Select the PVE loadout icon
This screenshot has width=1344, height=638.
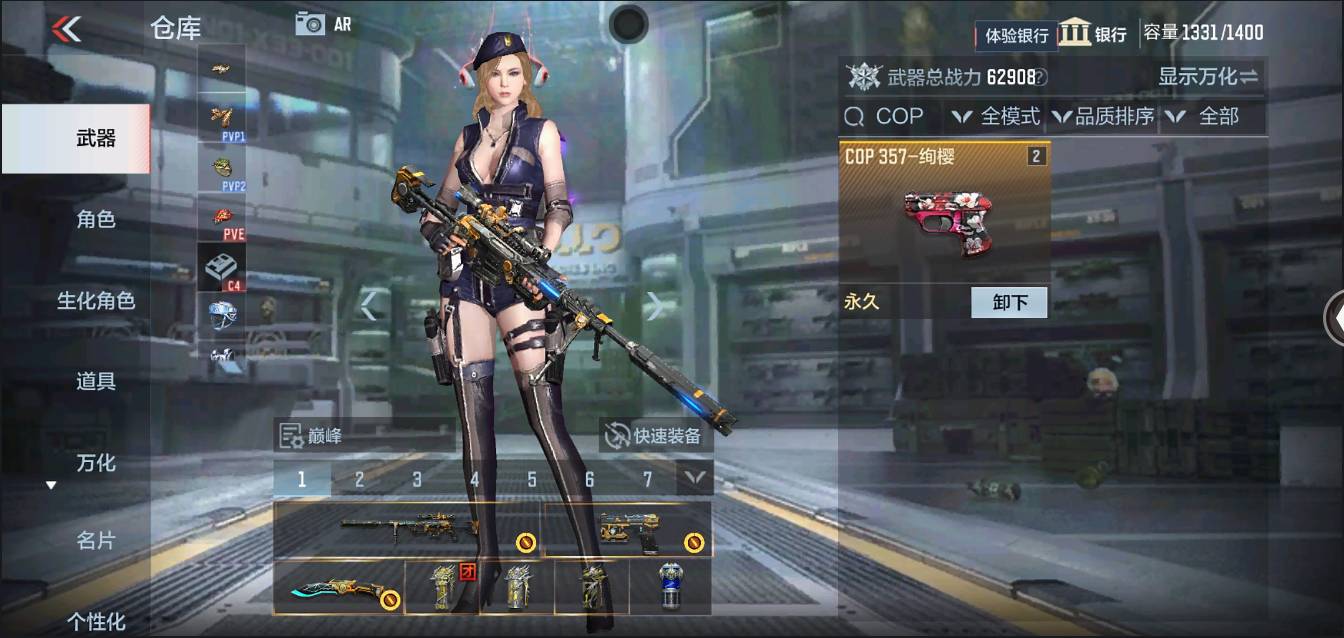pyautogui.click(x=222, y=219)
